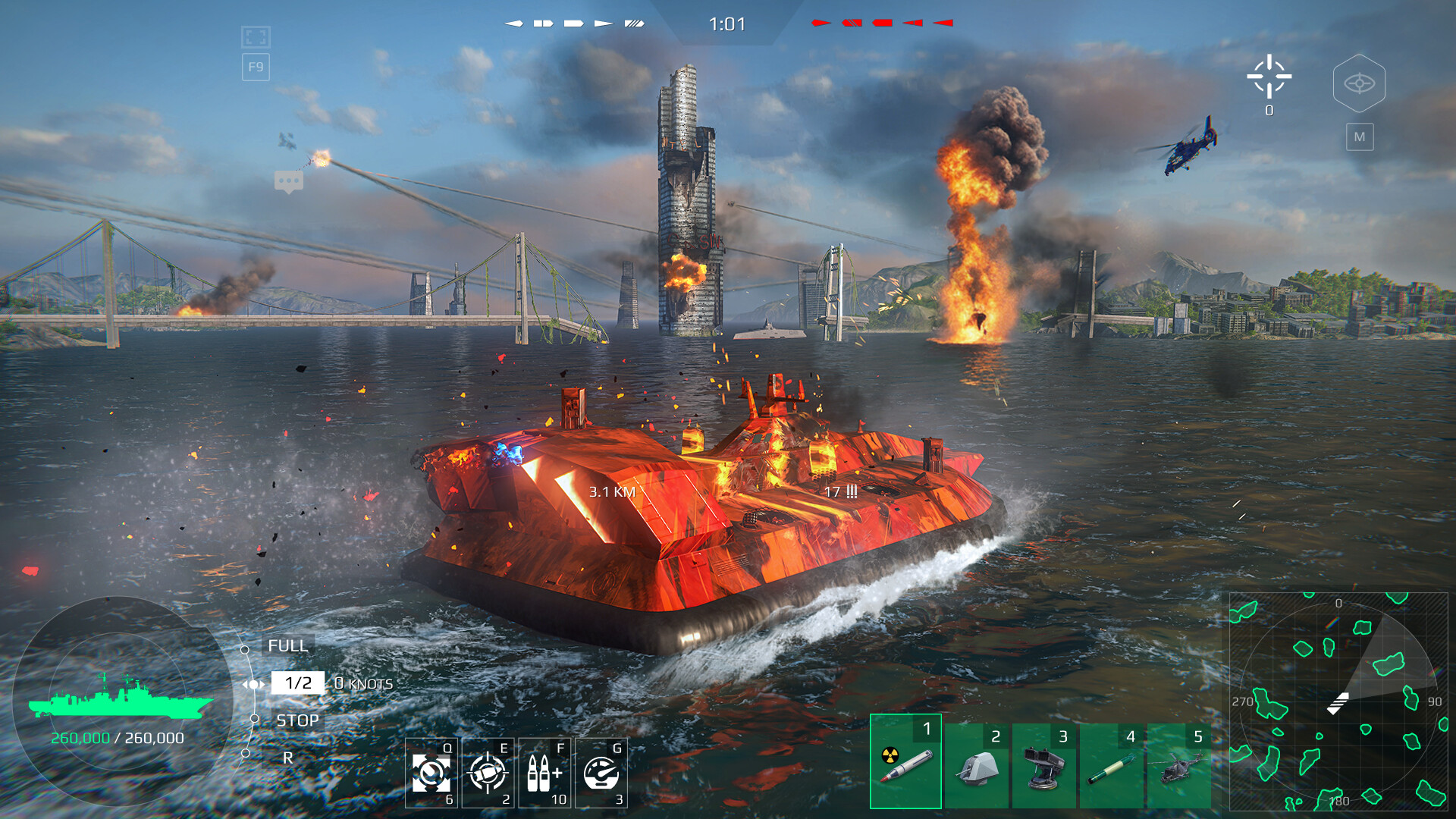Use the crosshair shell targeting ability
Image resolution: width=1456 pixels, height=819 pixels.
pyautogui.click(x=488, y=773)
